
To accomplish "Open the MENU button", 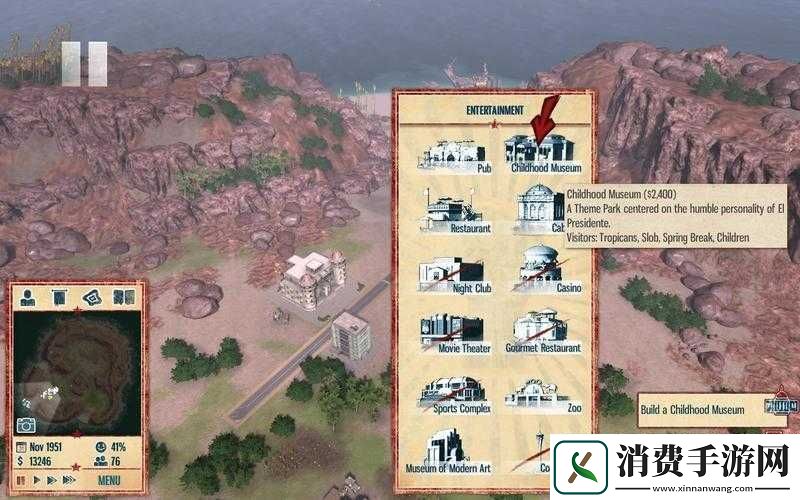I will [110, 480].
